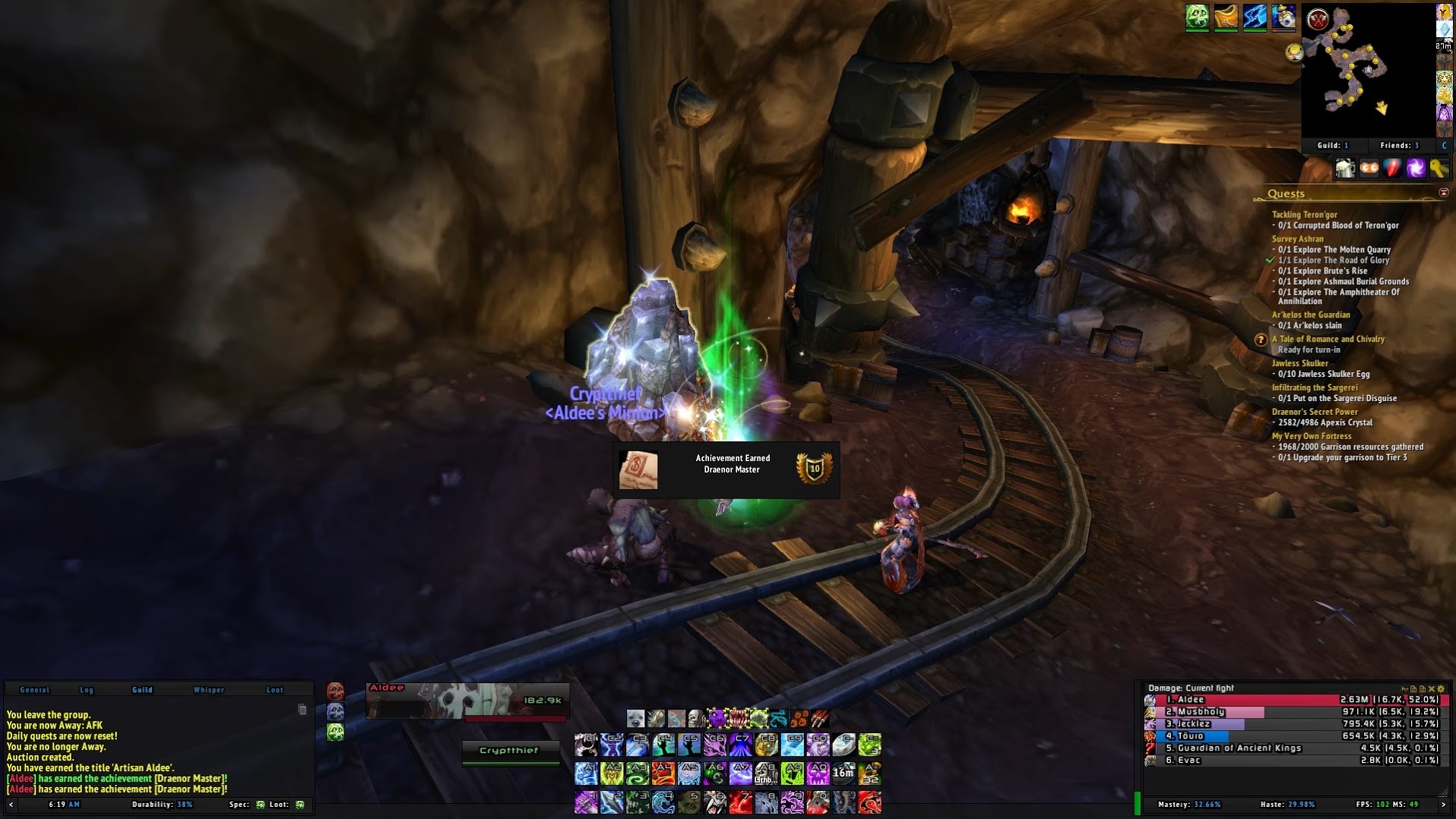
Task: Select the Guild chat tab
Action: click(142, 690)
